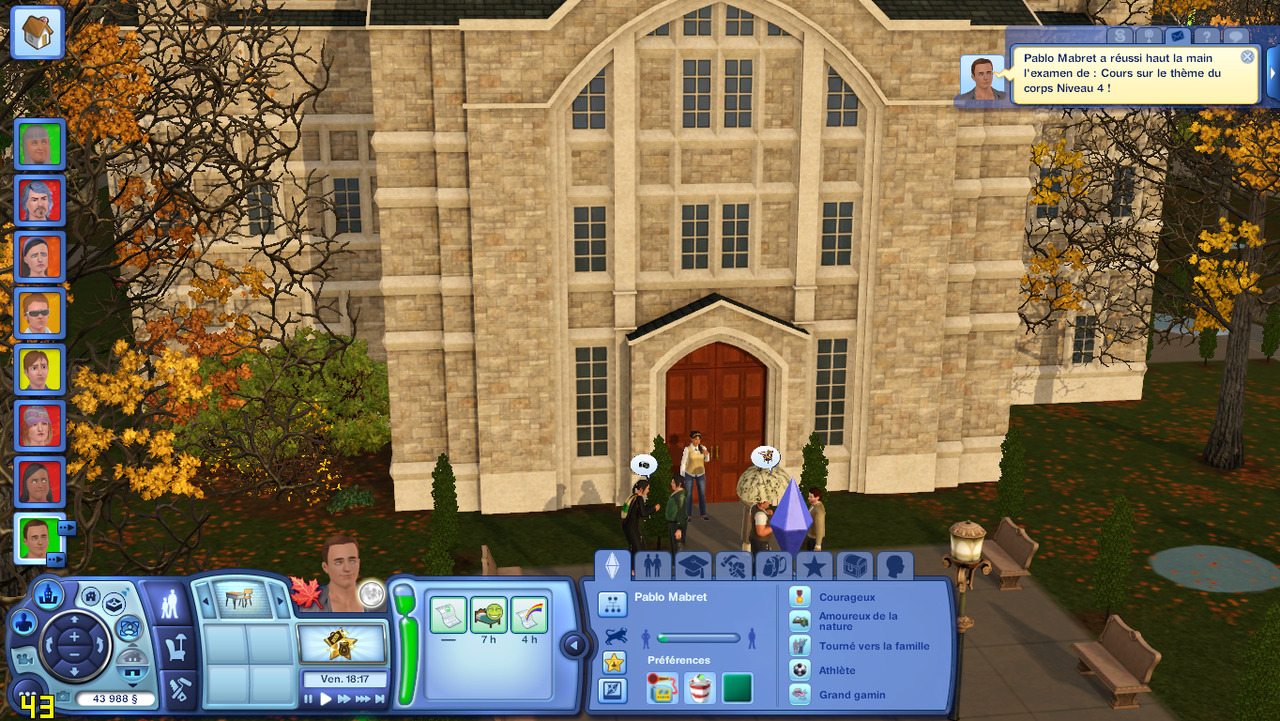This screenshot has height=721, width=1280.
Task: Pause the game
Action: [309, 699]
